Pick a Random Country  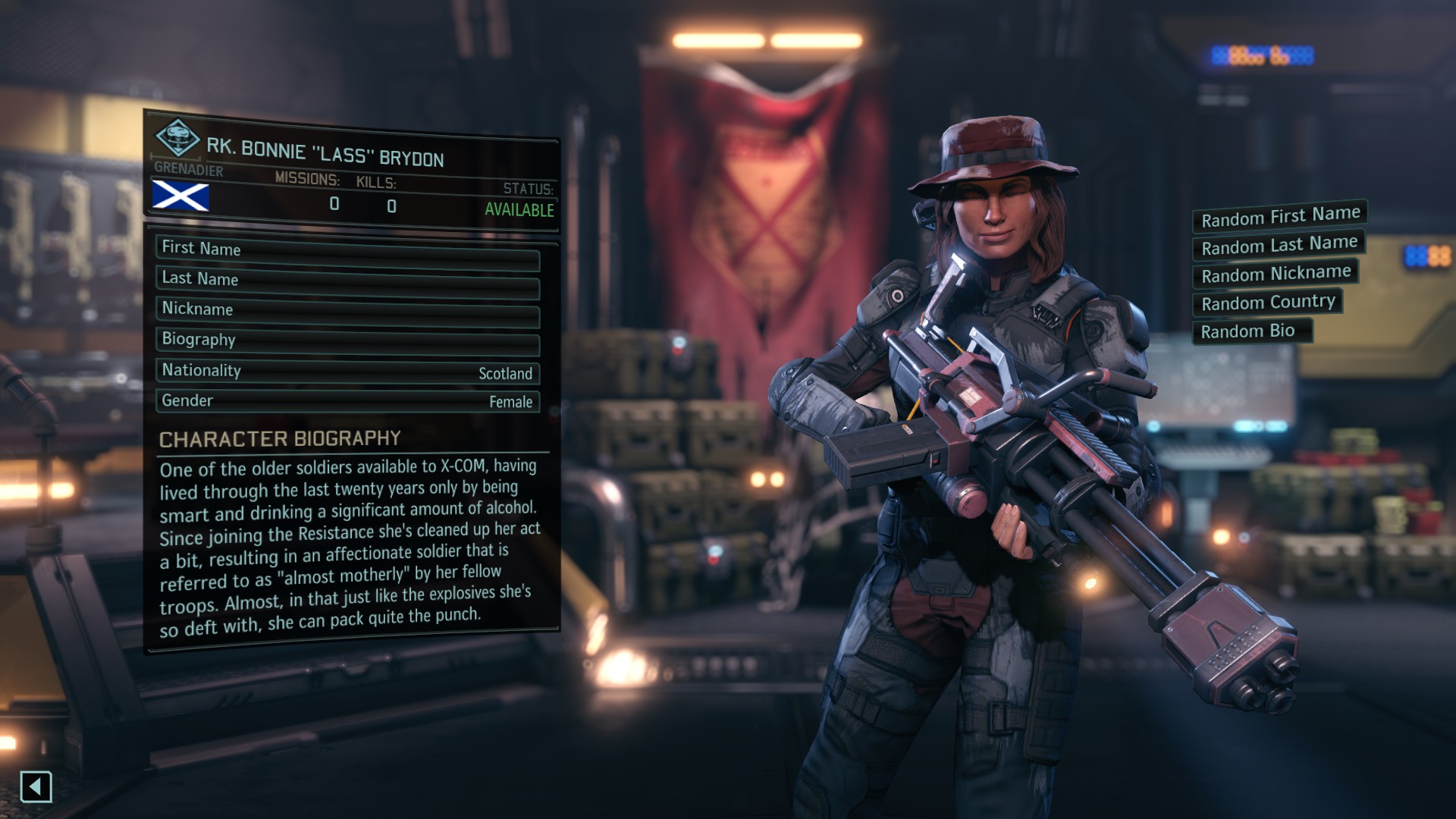pyautogui.click(x=1267, y=303)
